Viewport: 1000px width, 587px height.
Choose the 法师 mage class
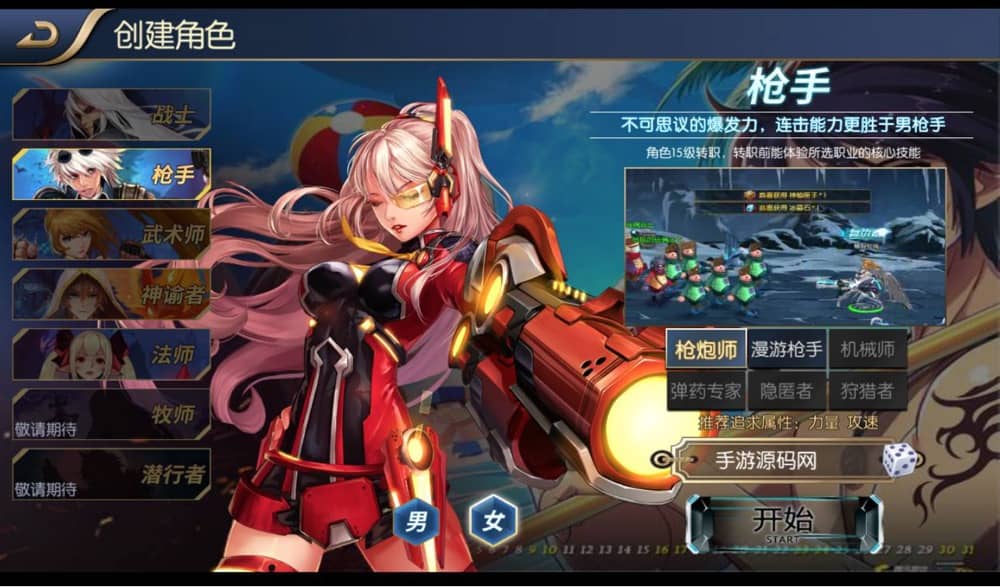click(111, 354)
